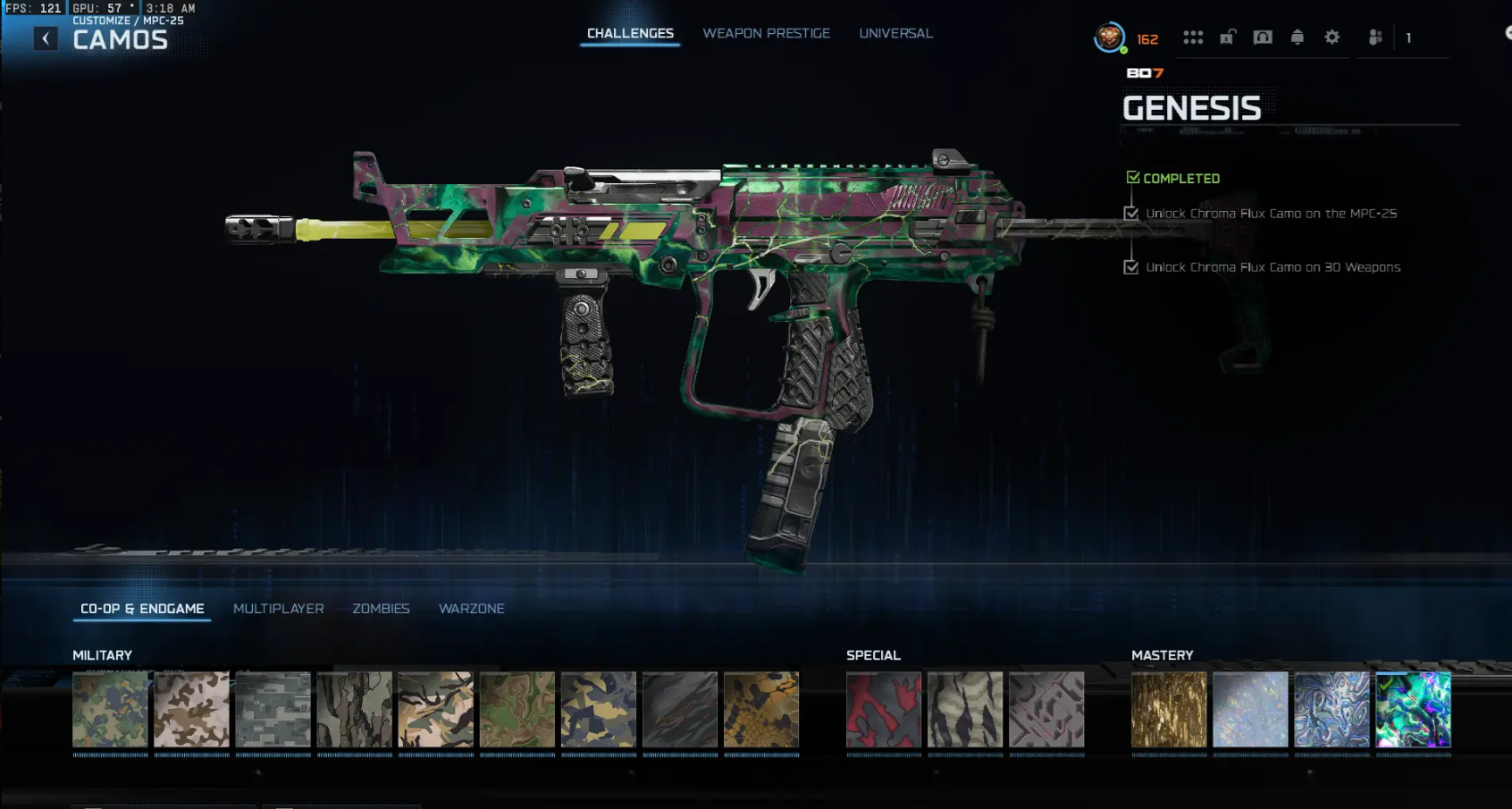Image resolution: width=1512 pixels, height=809 pixels.
Task: Select the gold Mastery camo swatch
Action: (1168, 710)
